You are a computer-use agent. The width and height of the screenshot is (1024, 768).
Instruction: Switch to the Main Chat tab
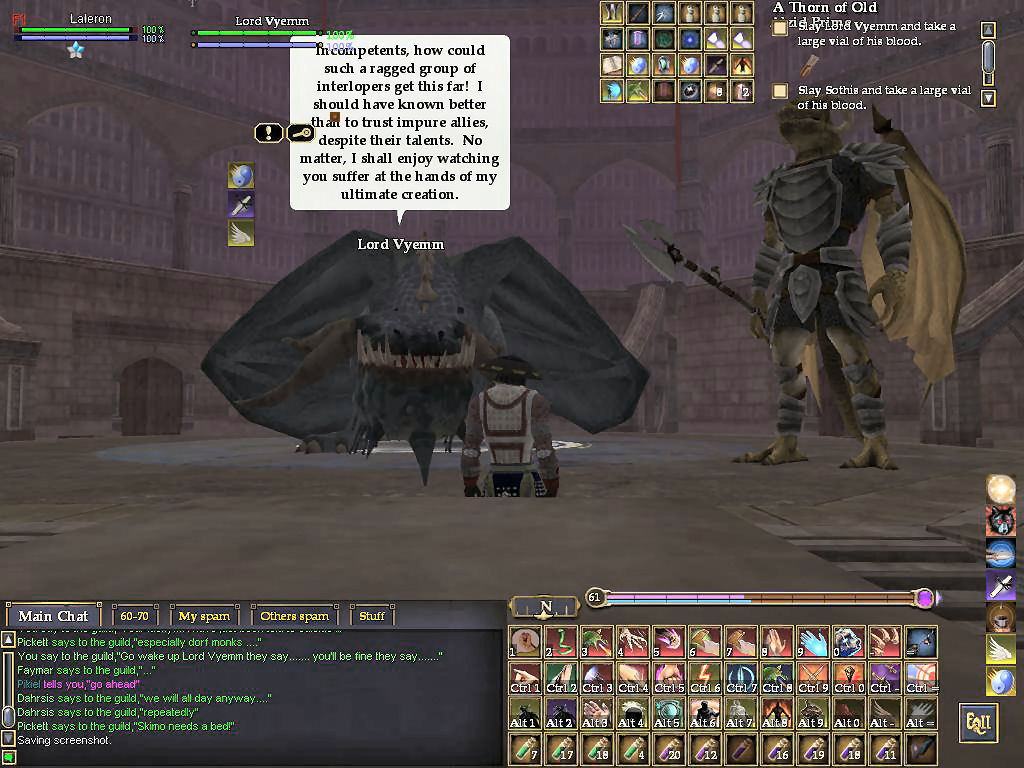click(x=53, y=616)
